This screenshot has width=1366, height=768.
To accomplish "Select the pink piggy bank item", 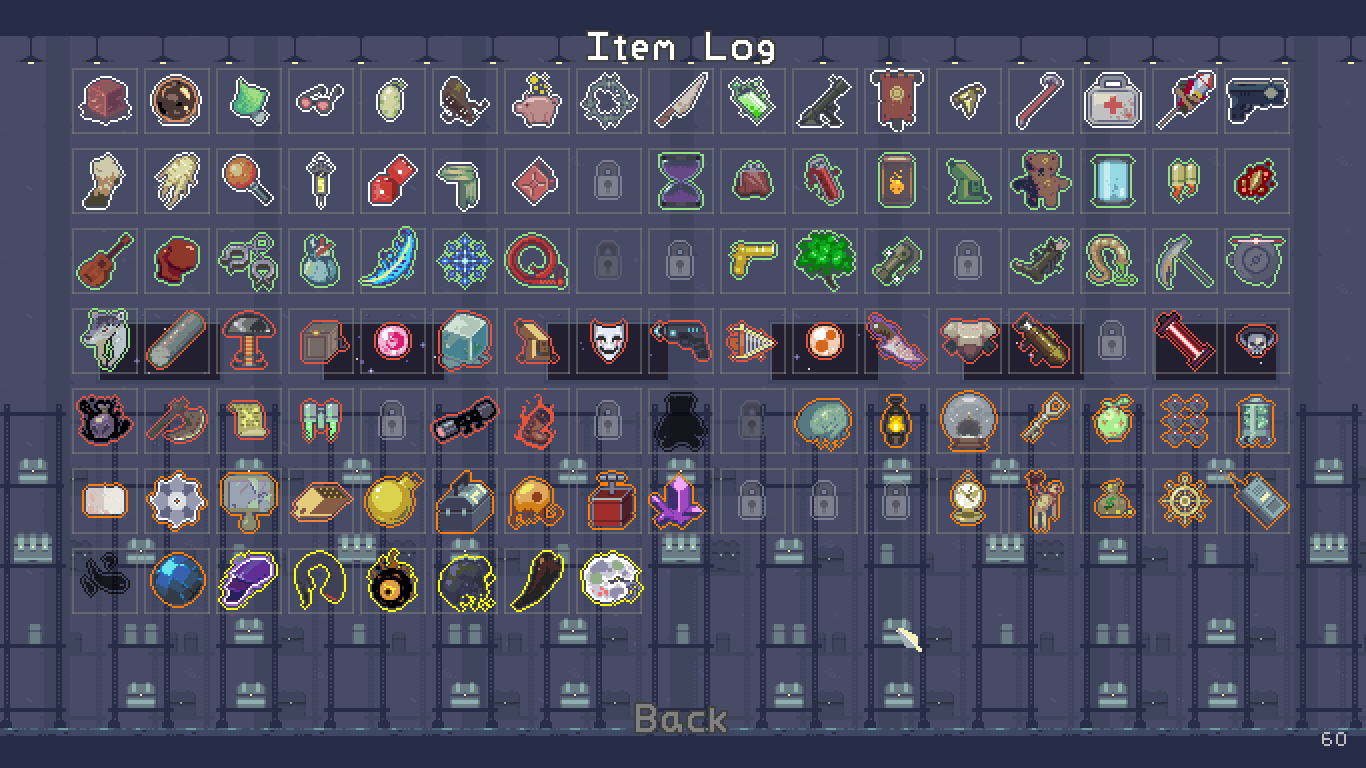I will click(x=535, y=101).
